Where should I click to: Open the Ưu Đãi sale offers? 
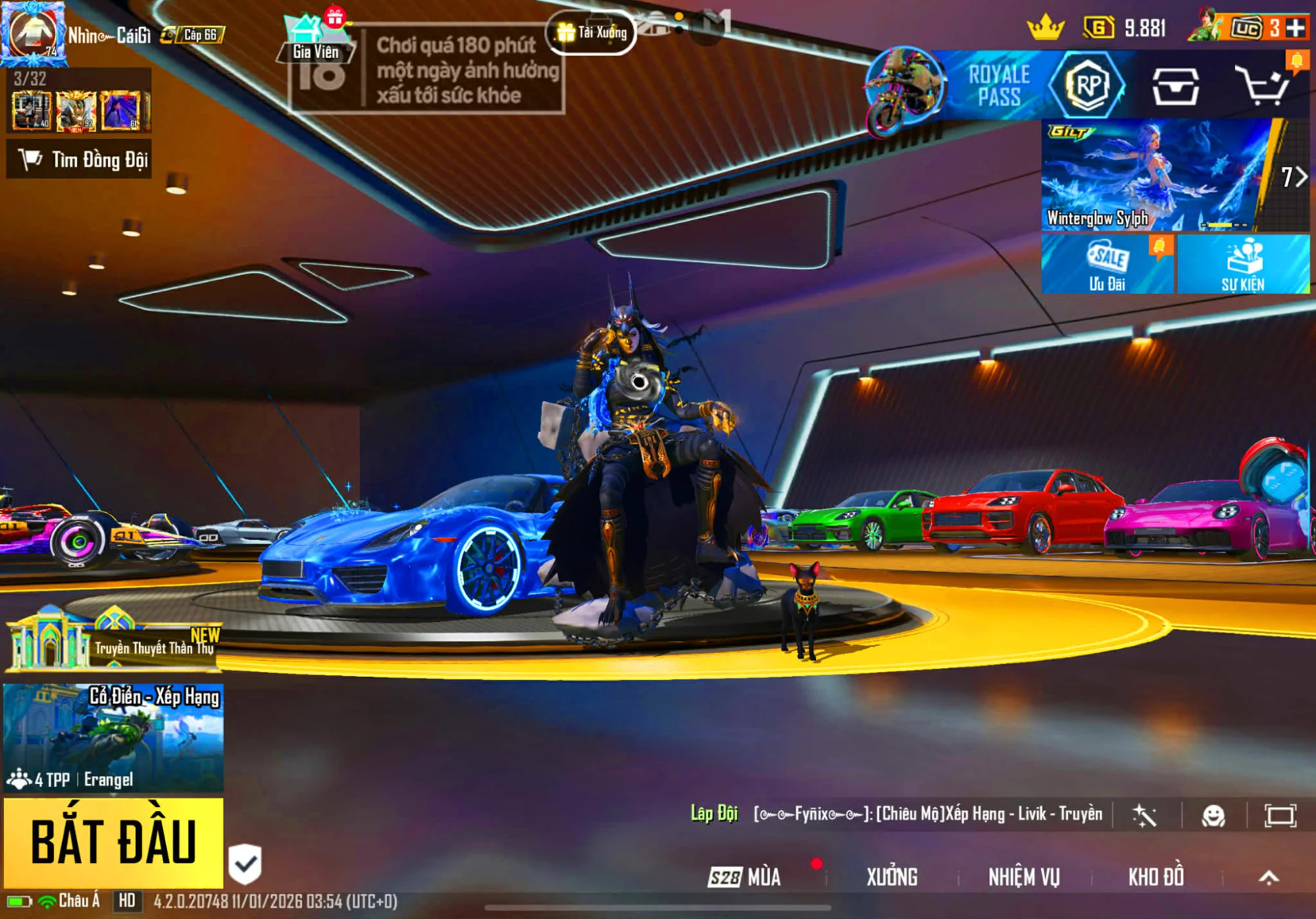tap(1107, 265)
